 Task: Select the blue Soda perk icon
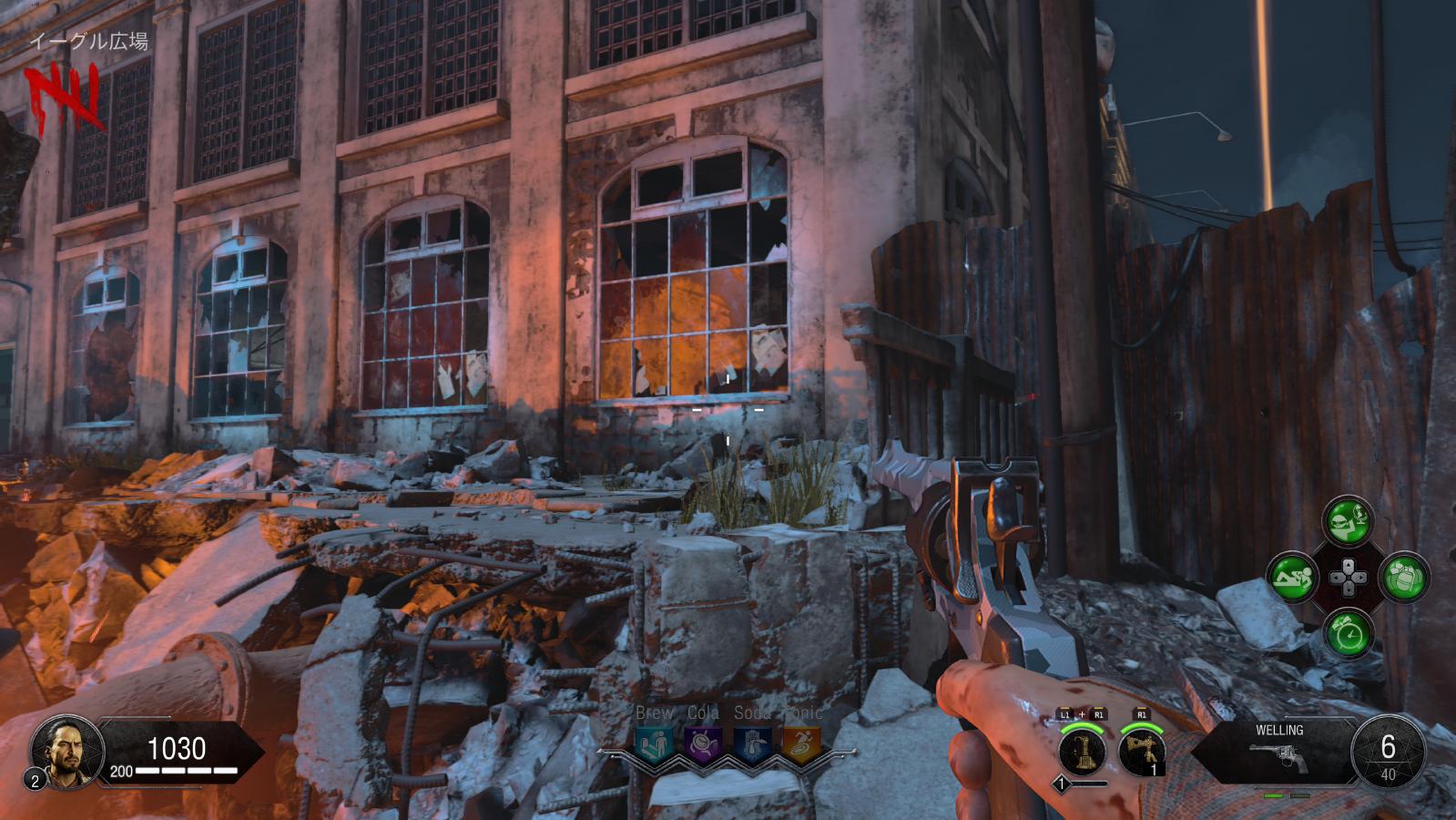(752, 743)
